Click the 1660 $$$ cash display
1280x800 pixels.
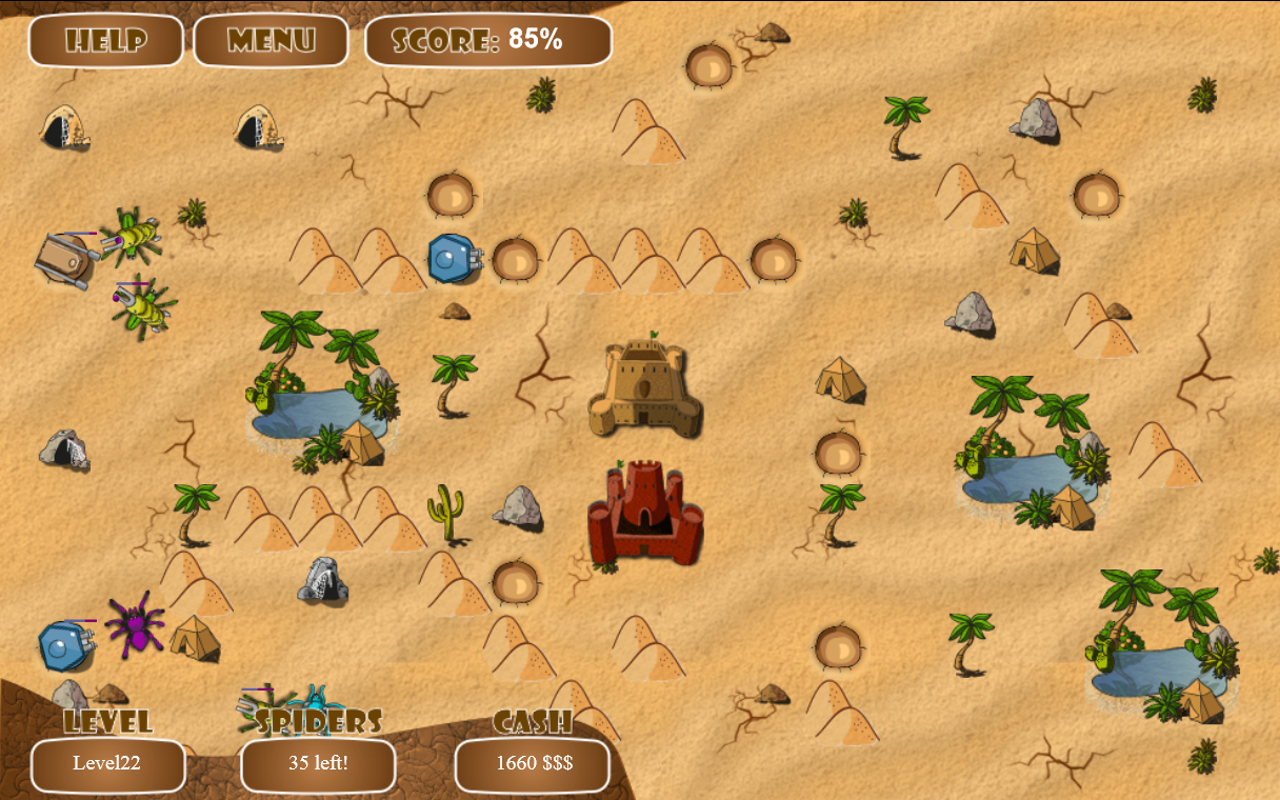click(532, 763)
